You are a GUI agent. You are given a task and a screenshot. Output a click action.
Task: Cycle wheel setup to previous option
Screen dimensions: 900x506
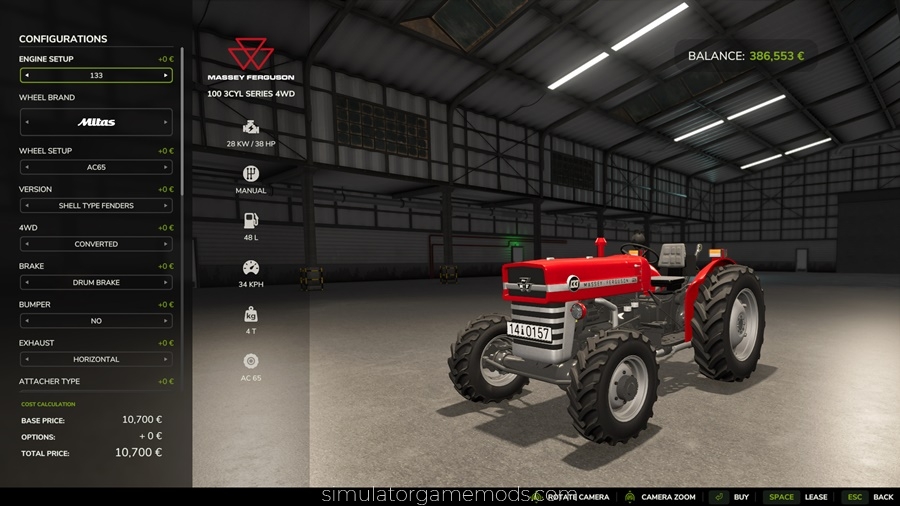(x=26, y=167)
